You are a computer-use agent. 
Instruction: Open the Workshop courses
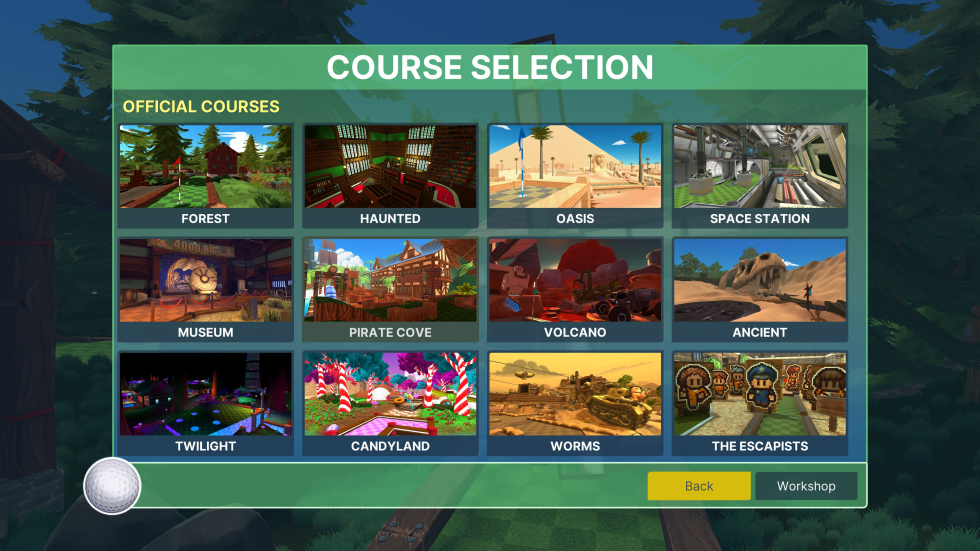tap(806, 486)
